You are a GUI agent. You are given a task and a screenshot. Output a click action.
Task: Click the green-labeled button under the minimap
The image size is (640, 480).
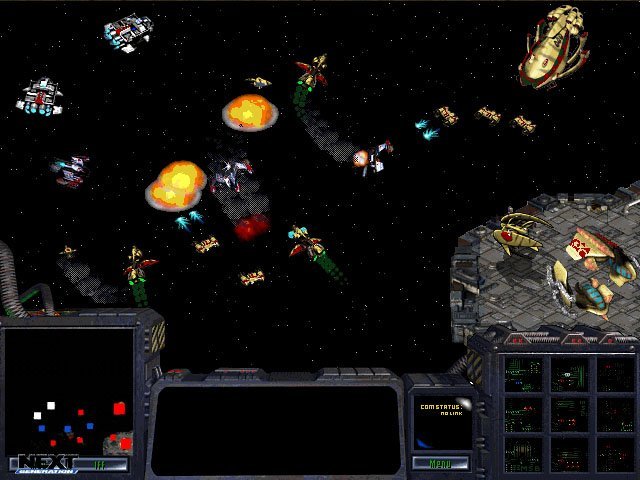pos(98,464)
